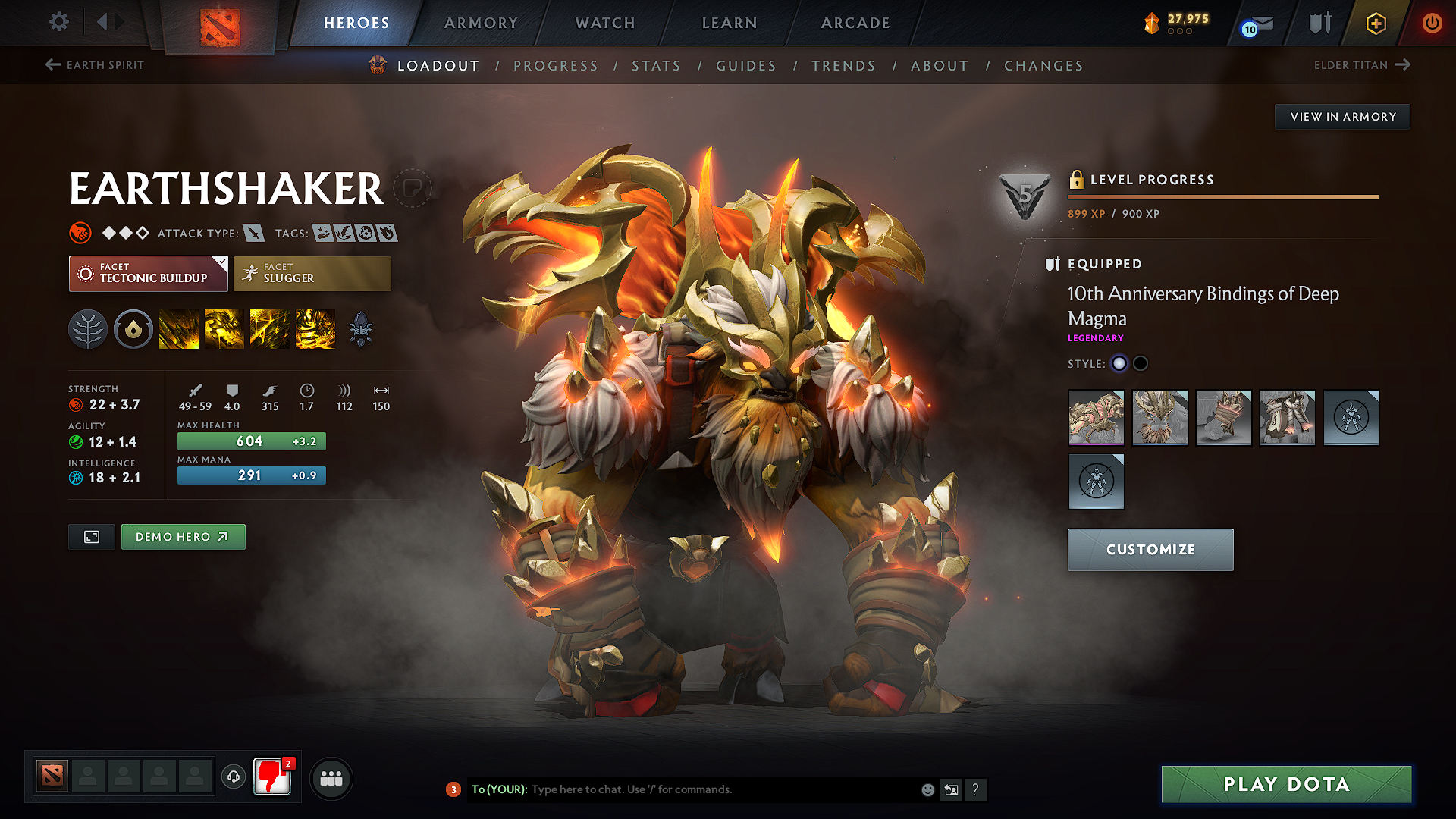Select the second Style option
The height and width of the screenshot is (819, 1456).
(1141, 363)
